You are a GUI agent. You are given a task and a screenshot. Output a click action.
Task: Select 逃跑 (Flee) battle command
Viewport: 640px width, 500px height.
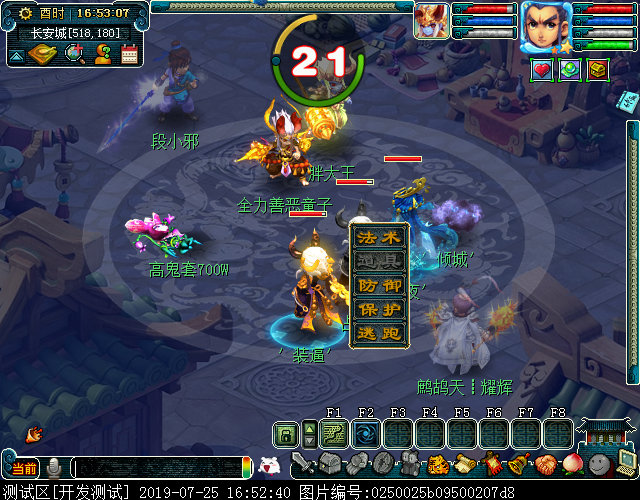(379, 333)
